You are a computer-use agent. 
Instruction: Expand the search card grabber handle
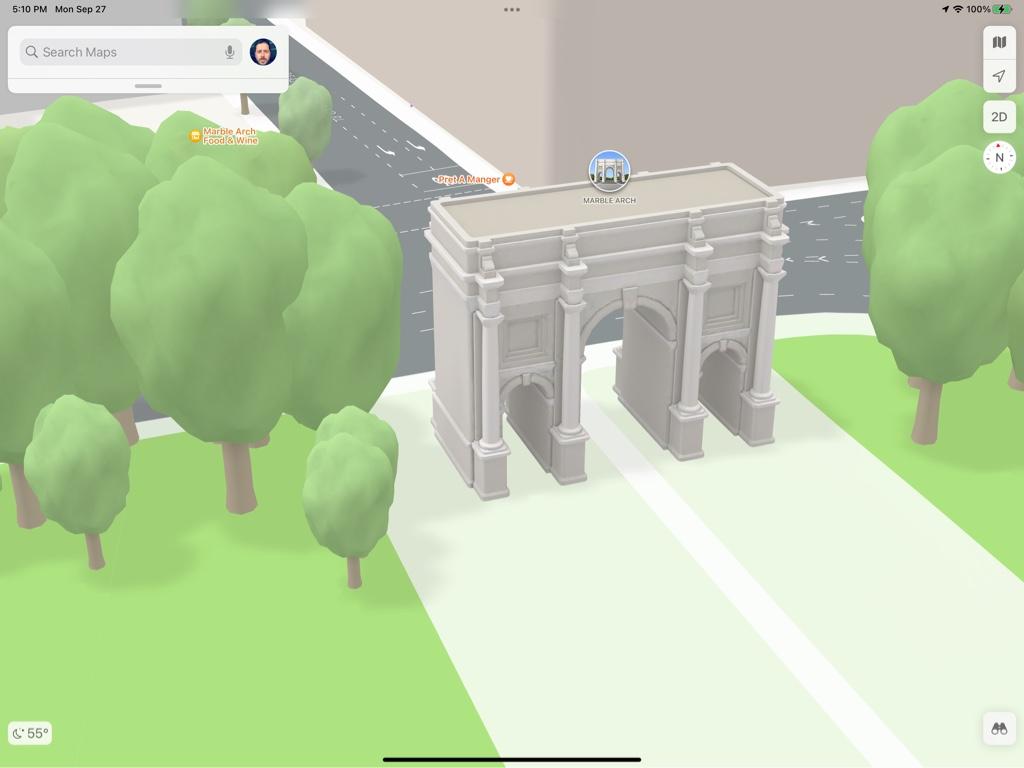coord(148,86)
